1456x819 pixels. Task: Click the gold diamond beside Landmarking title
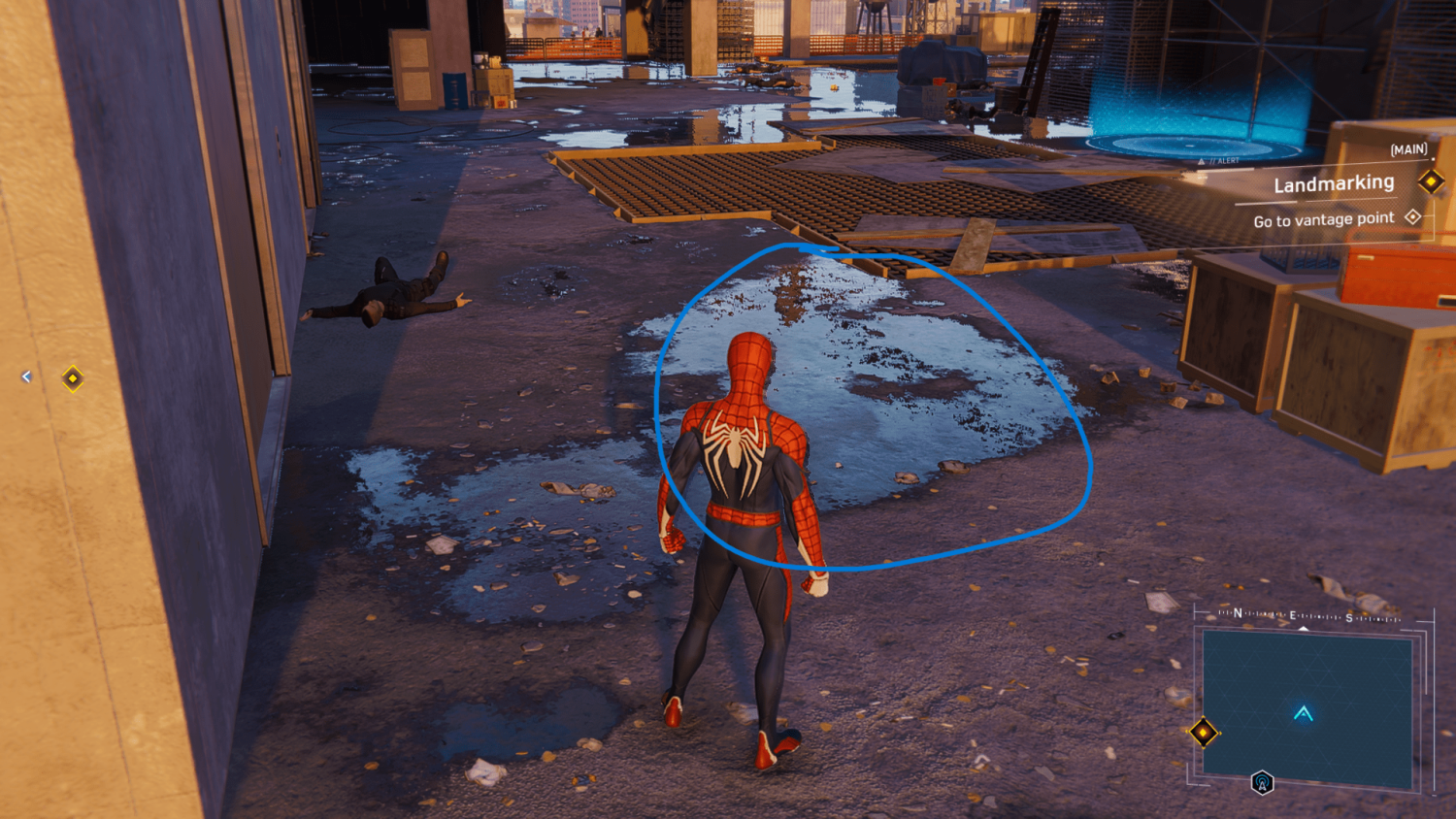pos(1431,180)
